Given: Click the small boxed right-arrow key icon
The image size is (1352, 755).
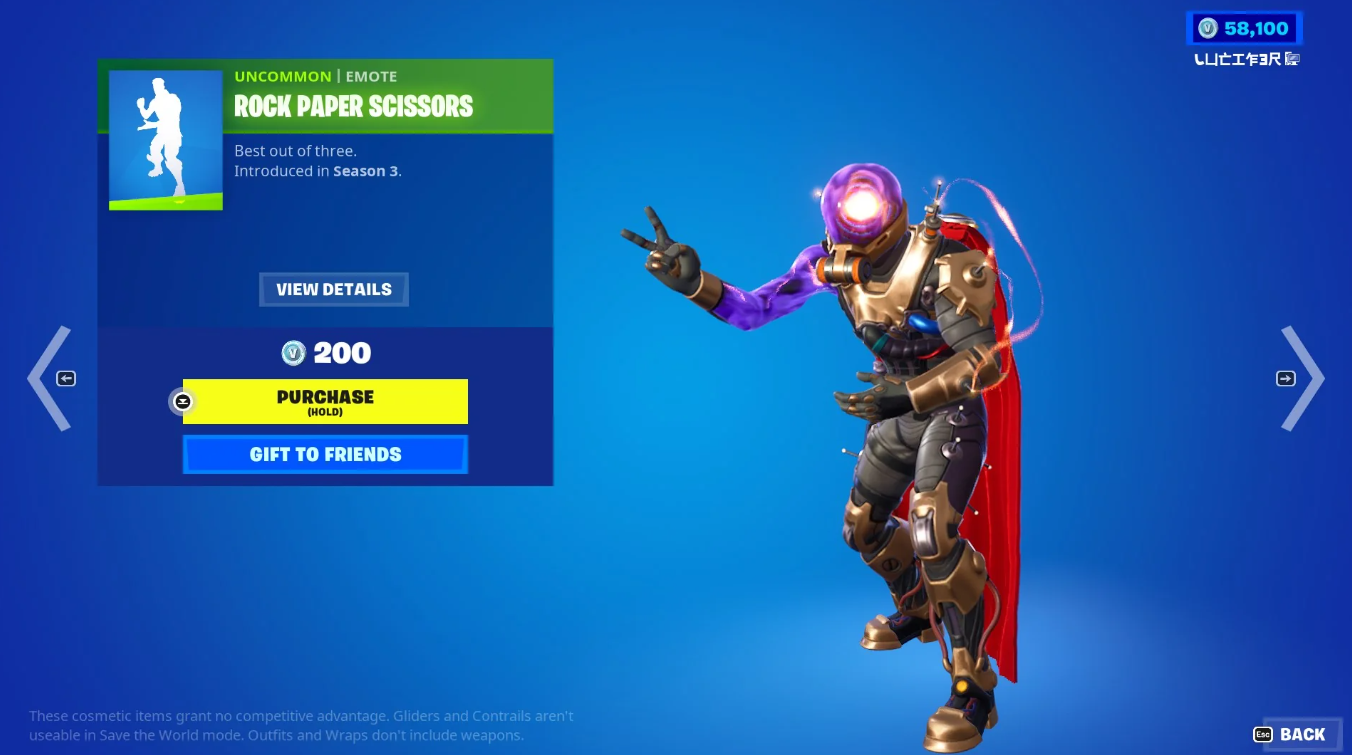Looking at the screenshot, I should pyautogui.click(x=1286, y=378).
